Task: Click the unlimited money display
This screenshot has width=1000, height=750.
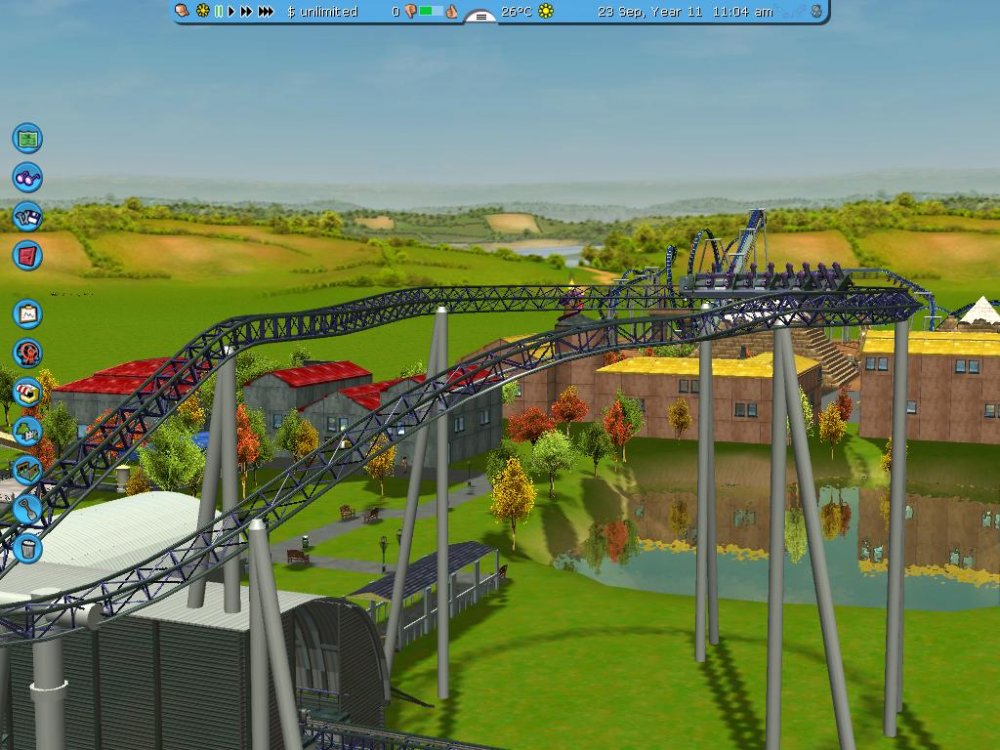Action: tap(322, 11)
